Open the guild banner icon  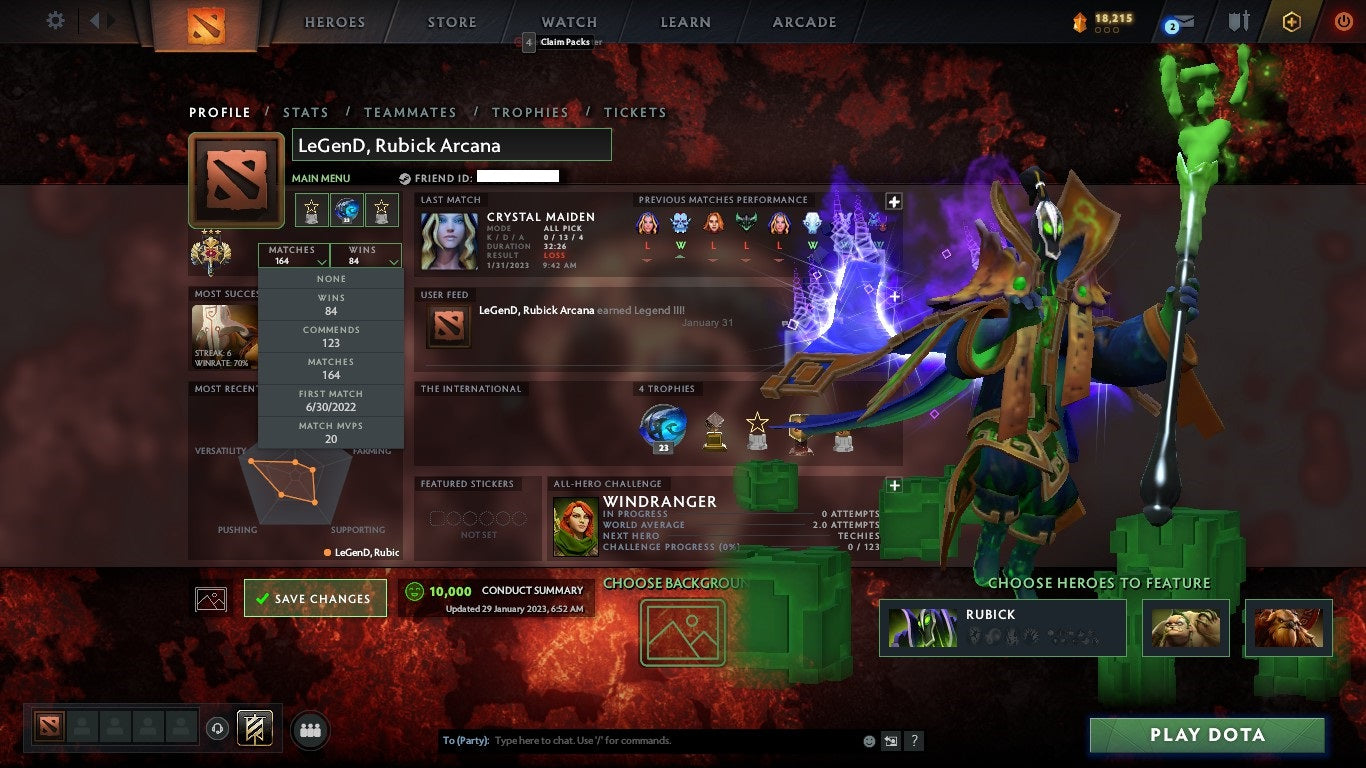1240,20
